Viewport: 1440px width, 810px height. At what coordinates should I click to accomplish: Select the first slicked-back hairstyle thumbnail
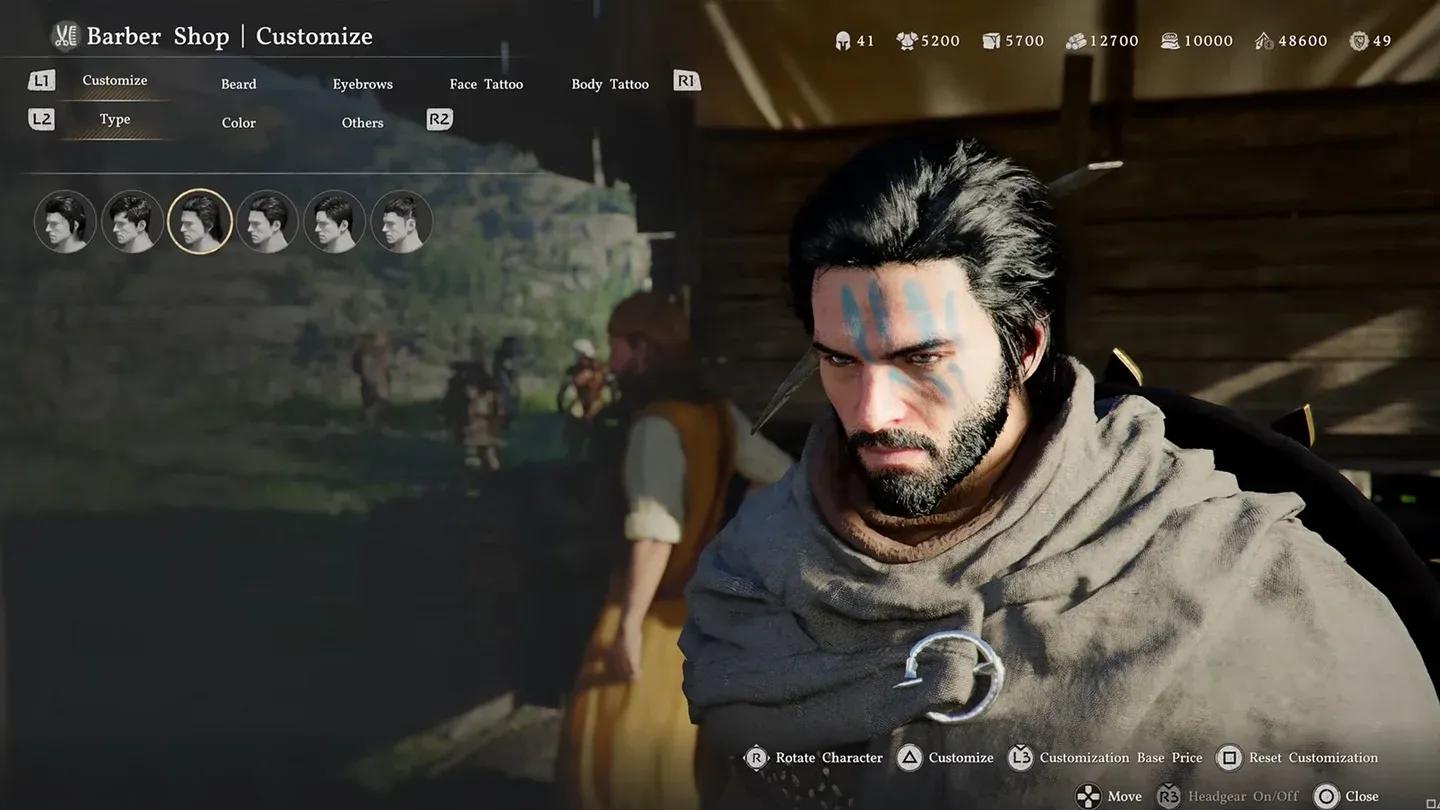(64, 221)
